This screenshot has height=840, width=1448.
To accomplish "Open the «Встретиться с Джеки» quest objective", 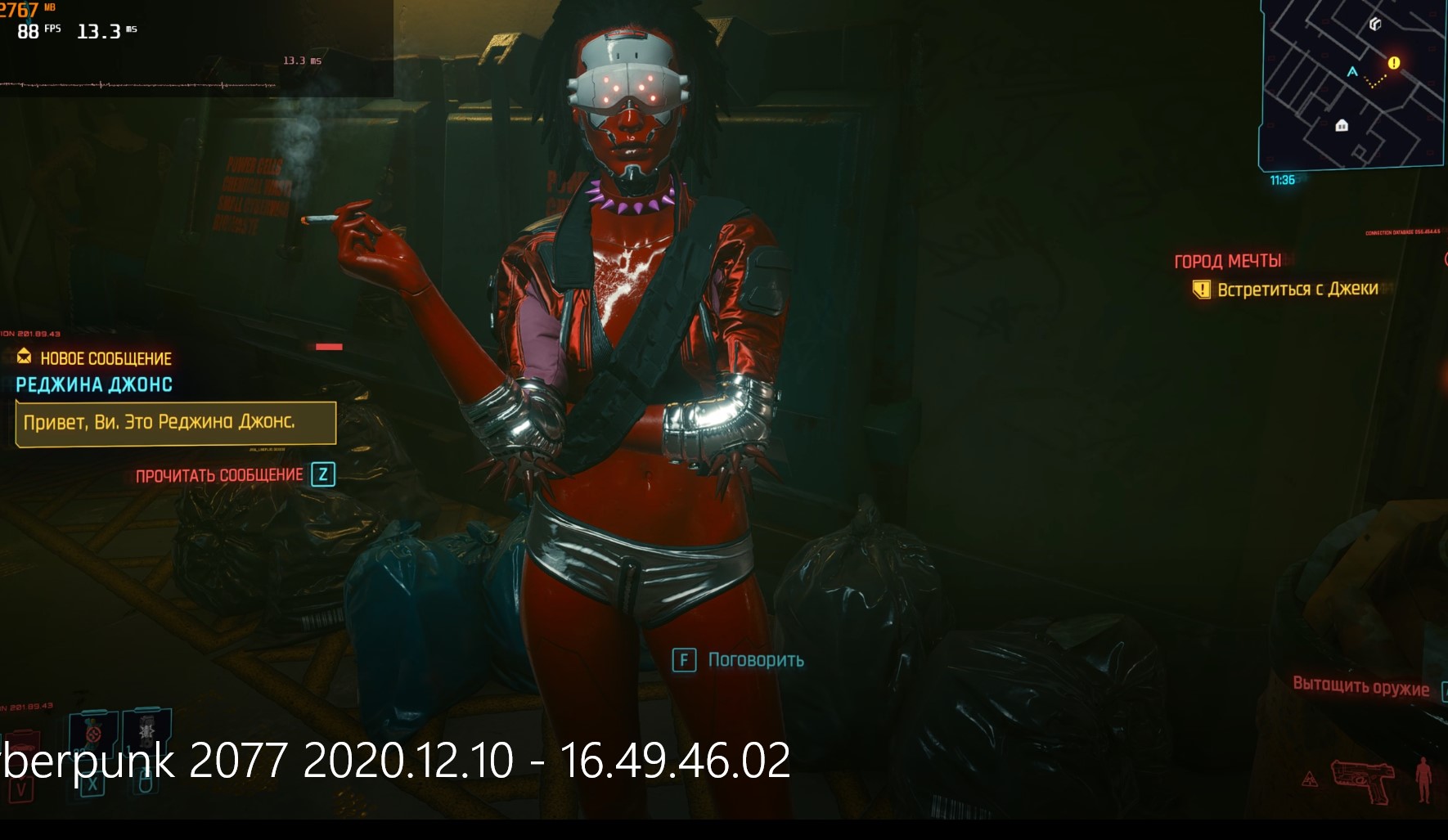I will pyautogui.click(x=1297, y=290).
